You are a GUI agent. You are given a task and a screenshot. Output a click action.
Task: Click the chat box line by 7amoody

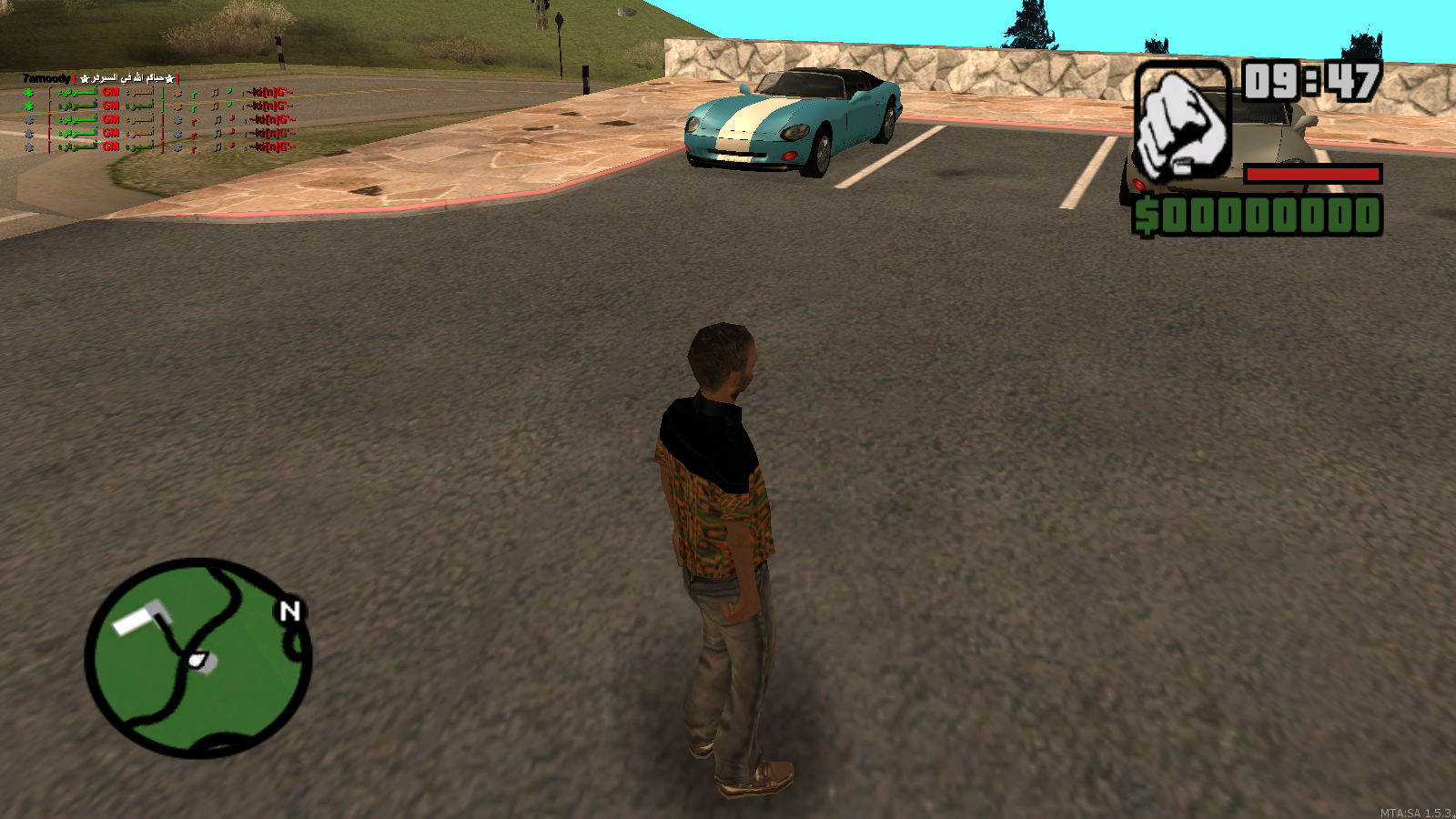(100, 78)
